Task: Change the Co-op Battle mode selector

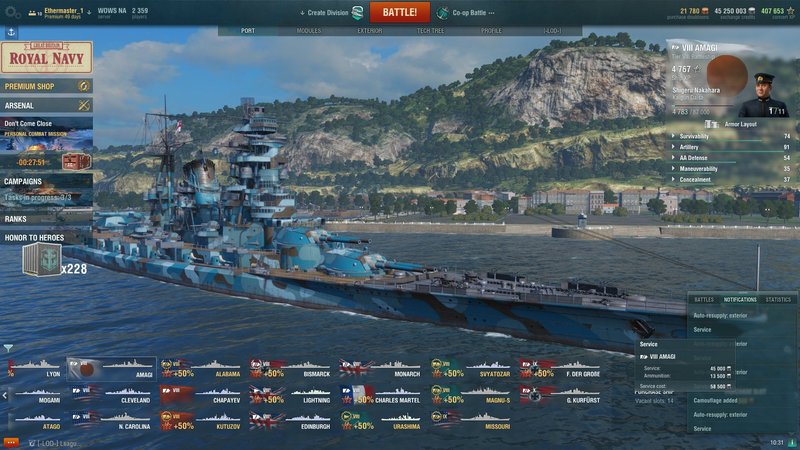Action: click(x=468, y=12)
